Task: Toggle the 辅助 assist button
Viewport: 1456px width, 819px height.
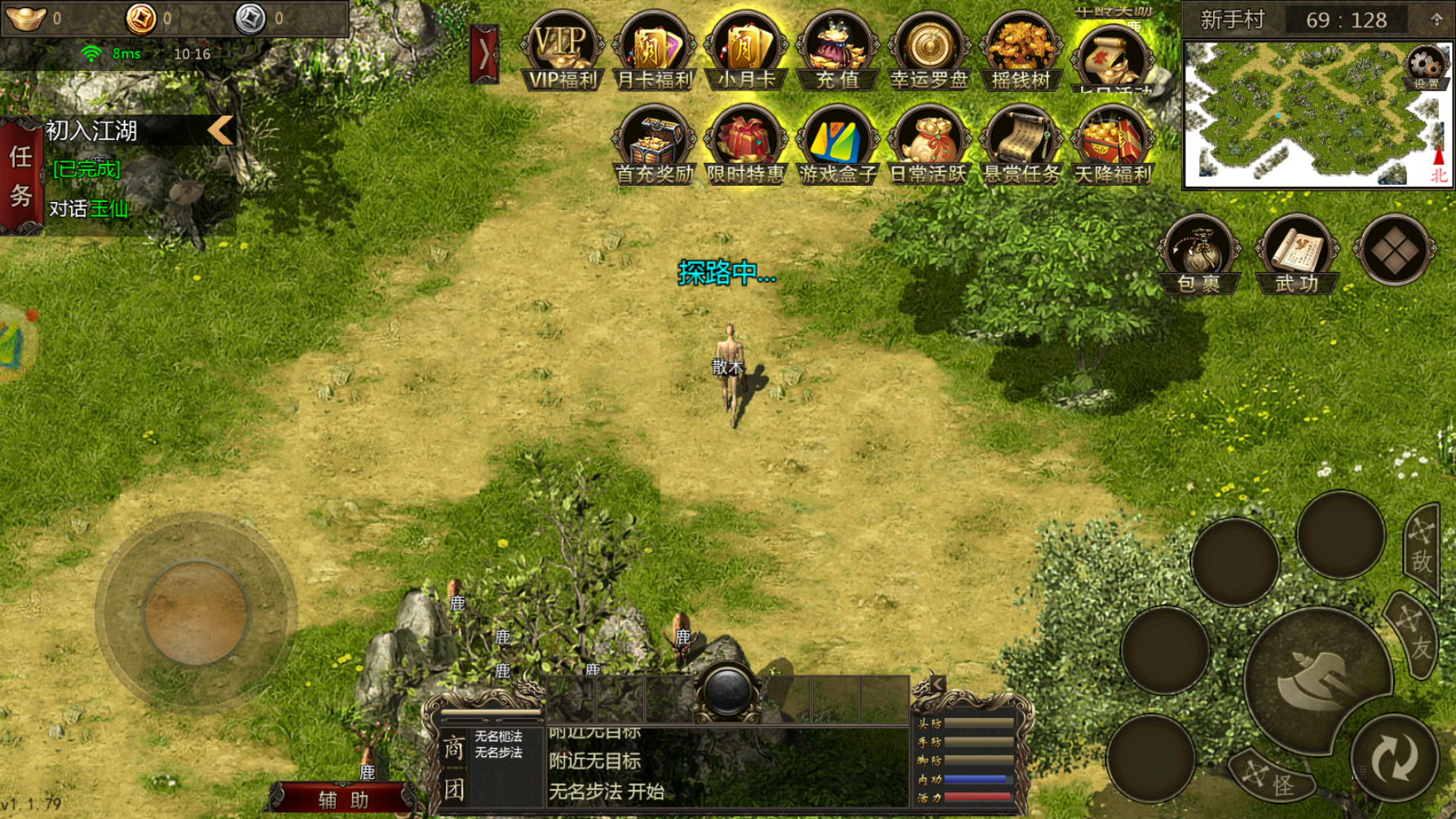Action: coord(342,799)
